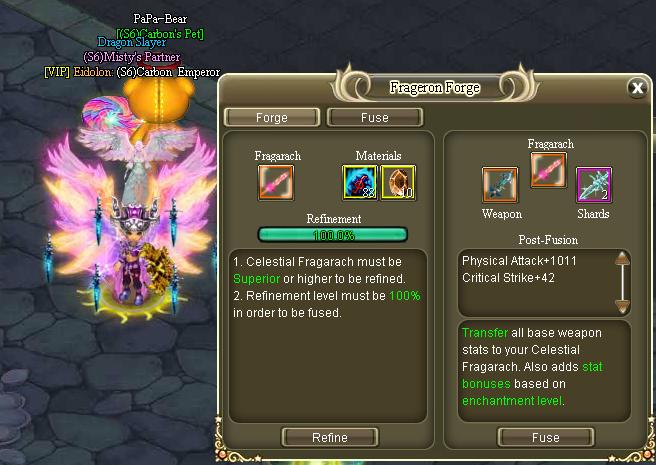Click the Post-Fusion stats scroll down arrow

[622, 304]
